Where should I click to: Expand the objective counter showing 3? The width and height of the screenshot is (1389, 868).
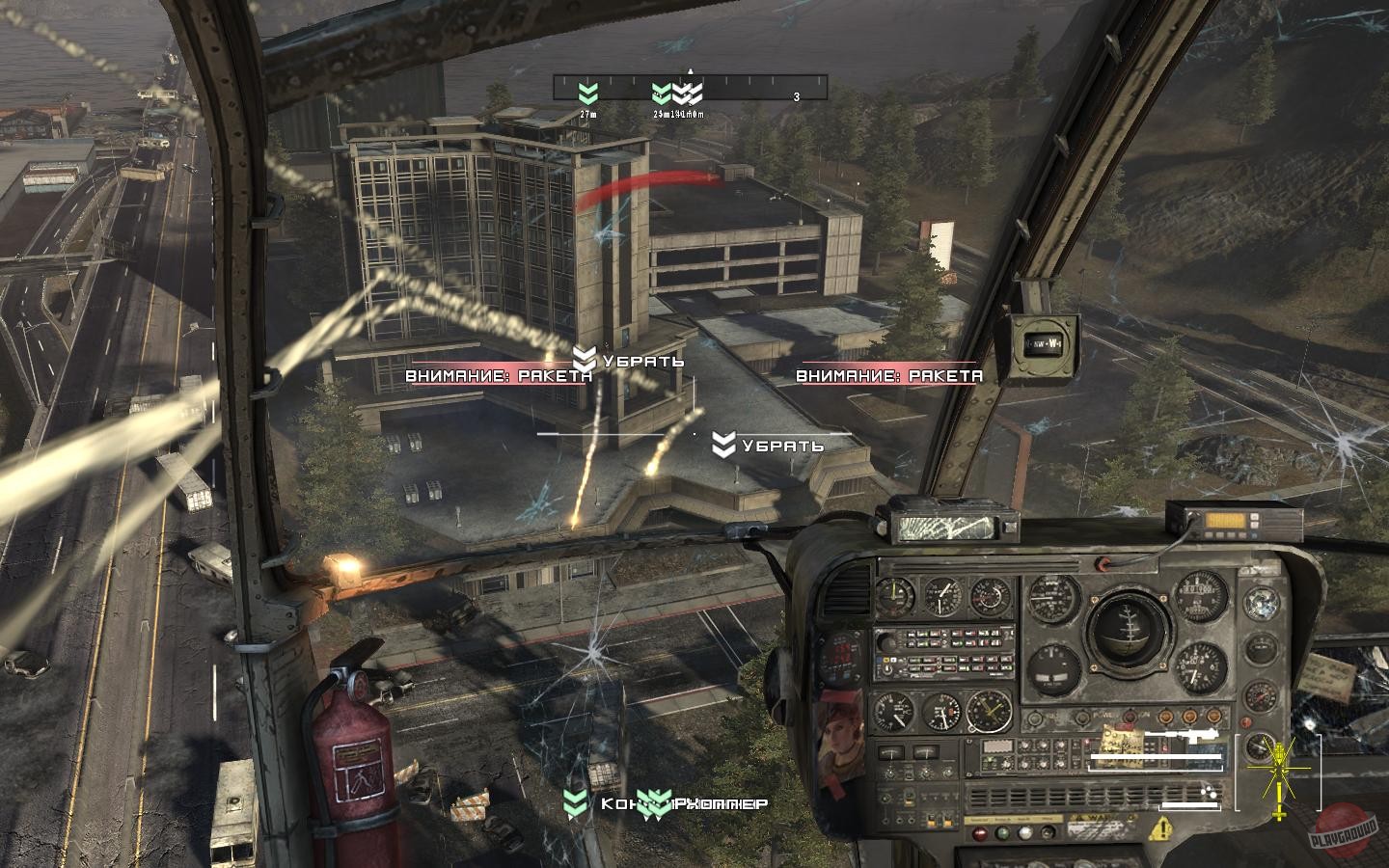796,96
